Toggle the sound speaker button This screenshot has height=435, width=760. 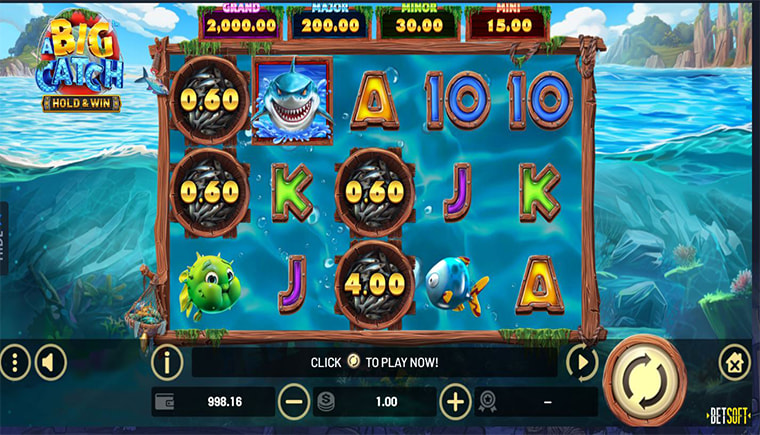pos(50,362)
